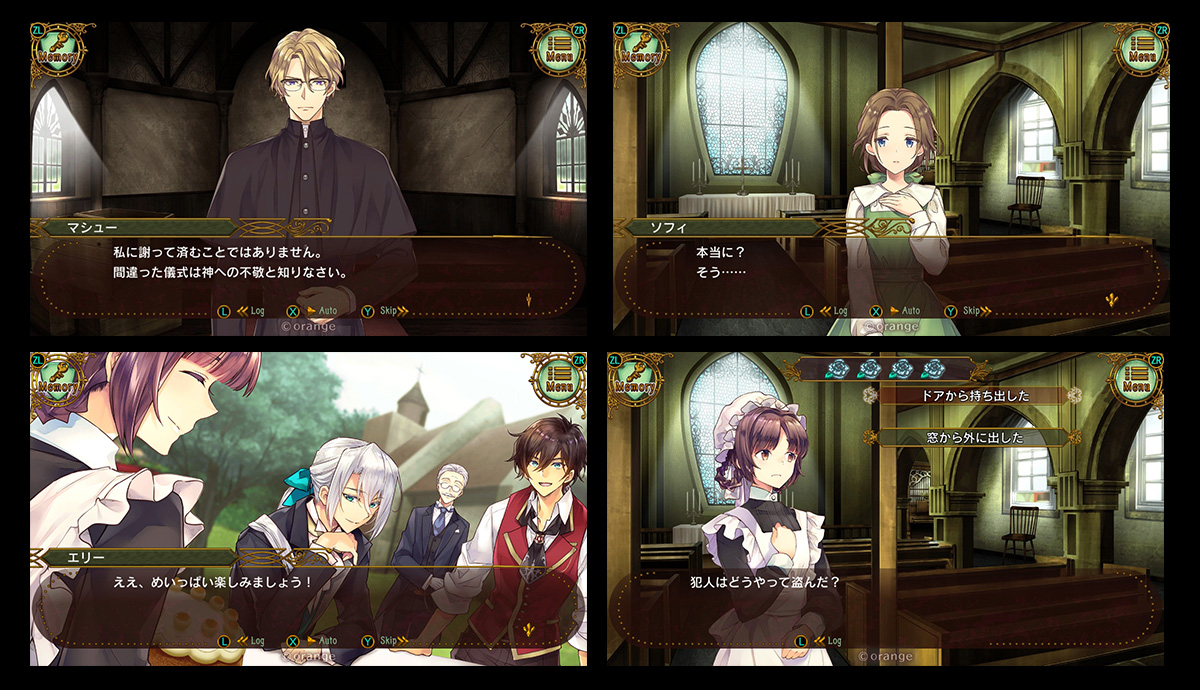Choose the ドアから持ち出した answer
This screenshot has width=1200, height=690.
[x=972, y=395]
